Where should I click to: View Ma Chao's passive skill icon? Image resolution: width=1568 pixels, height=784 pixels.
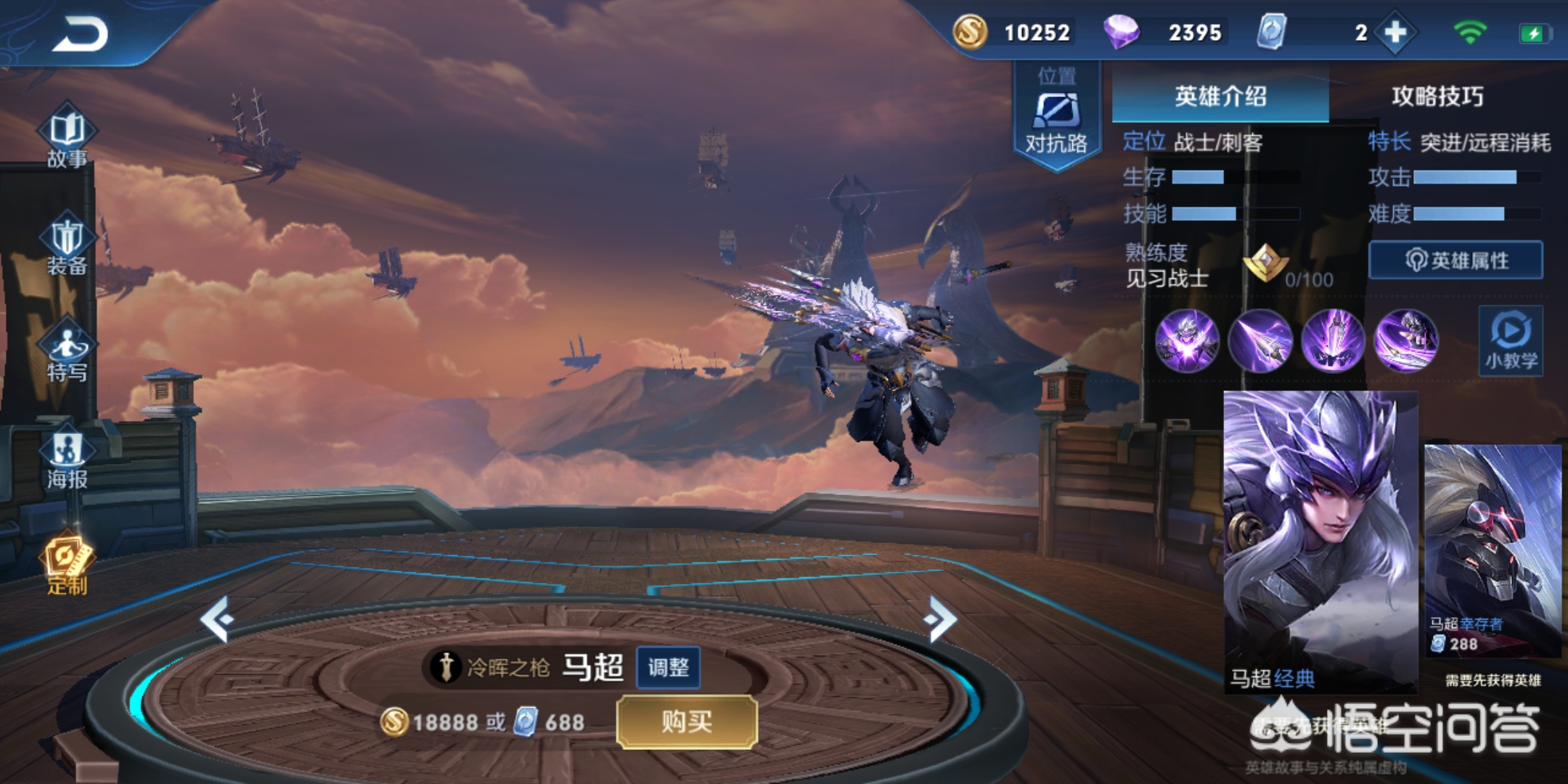click(1187, 340)
